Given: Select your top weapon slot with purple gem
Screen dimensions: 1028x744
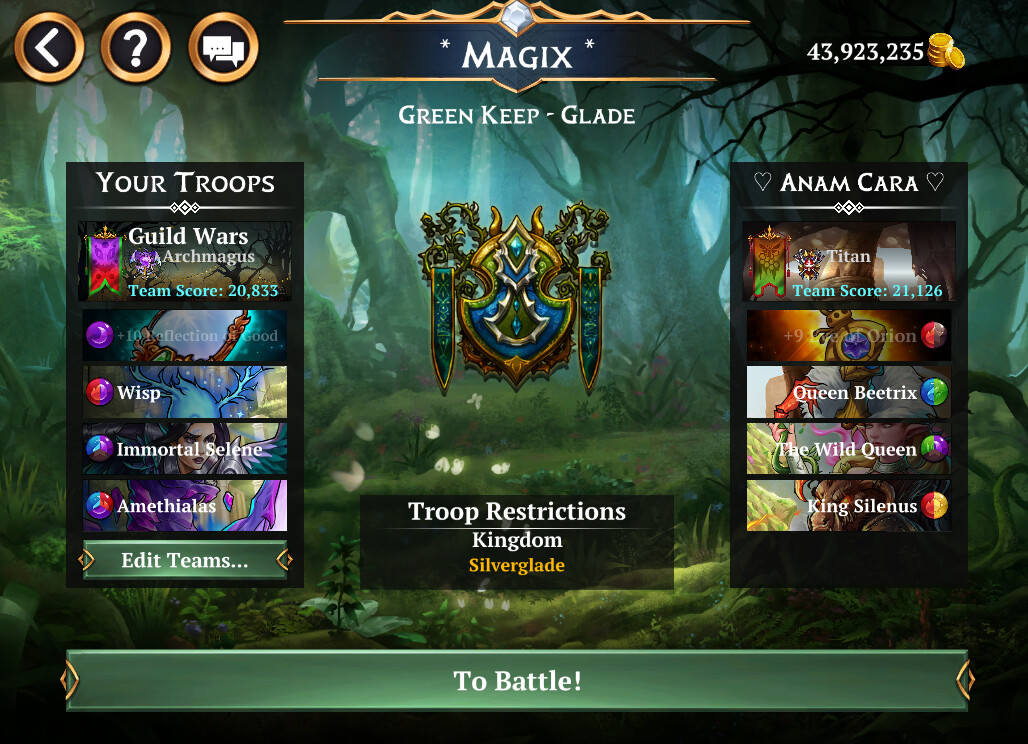Looking at the screenshot, I should pos(185,335).
